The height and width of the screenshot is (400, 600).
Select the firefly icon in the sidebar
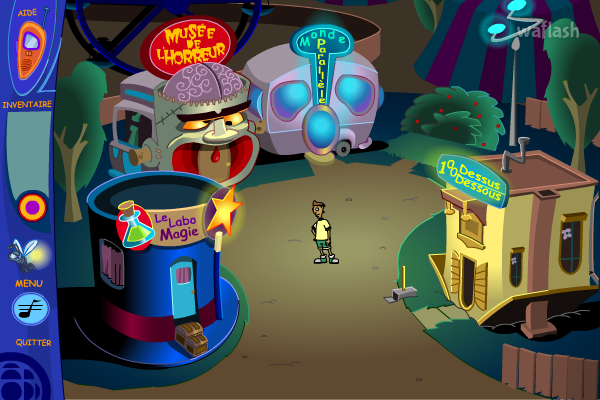28,255
